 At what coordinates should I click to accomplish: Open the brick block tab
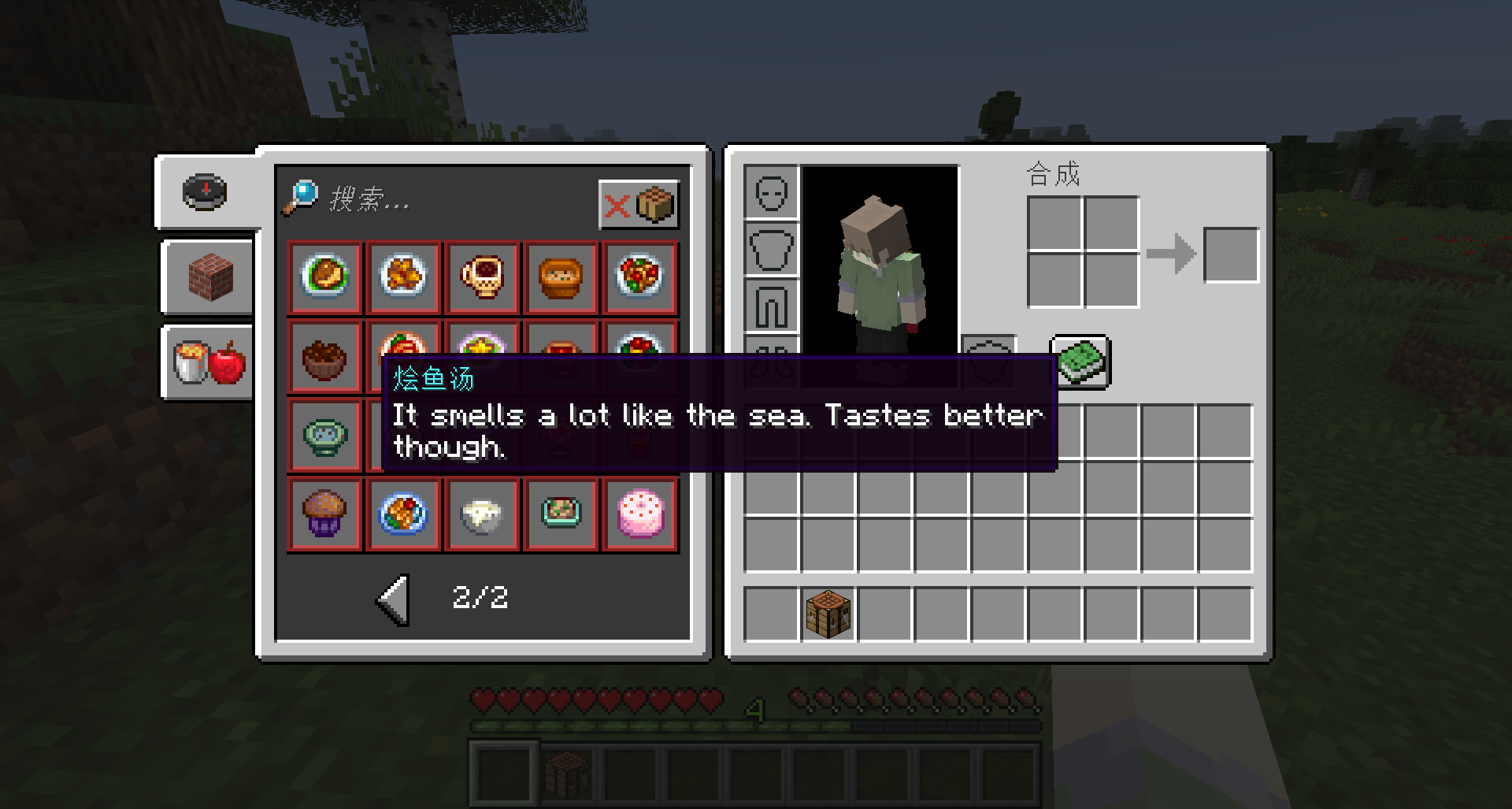[210, 276]
